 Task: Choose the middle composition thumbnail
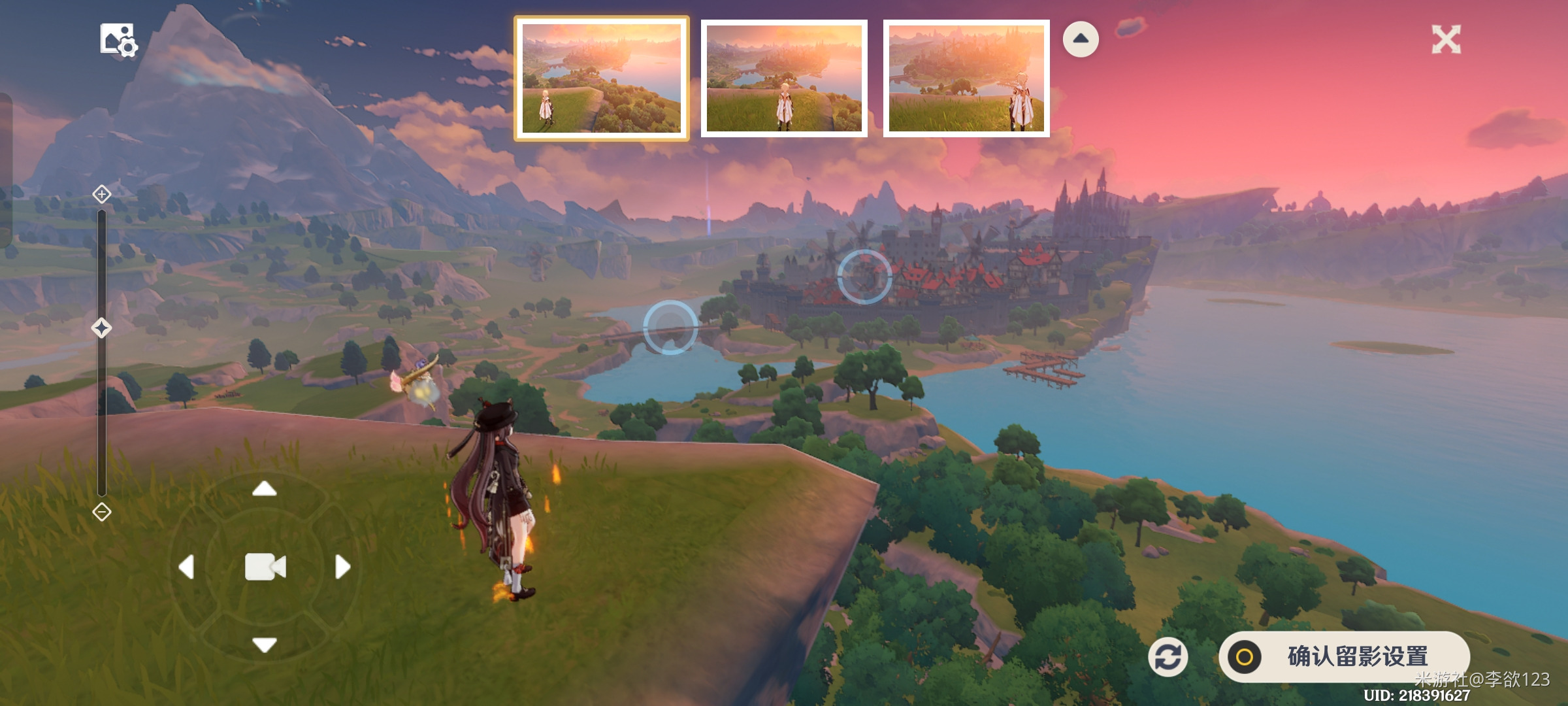pos(784,78)
